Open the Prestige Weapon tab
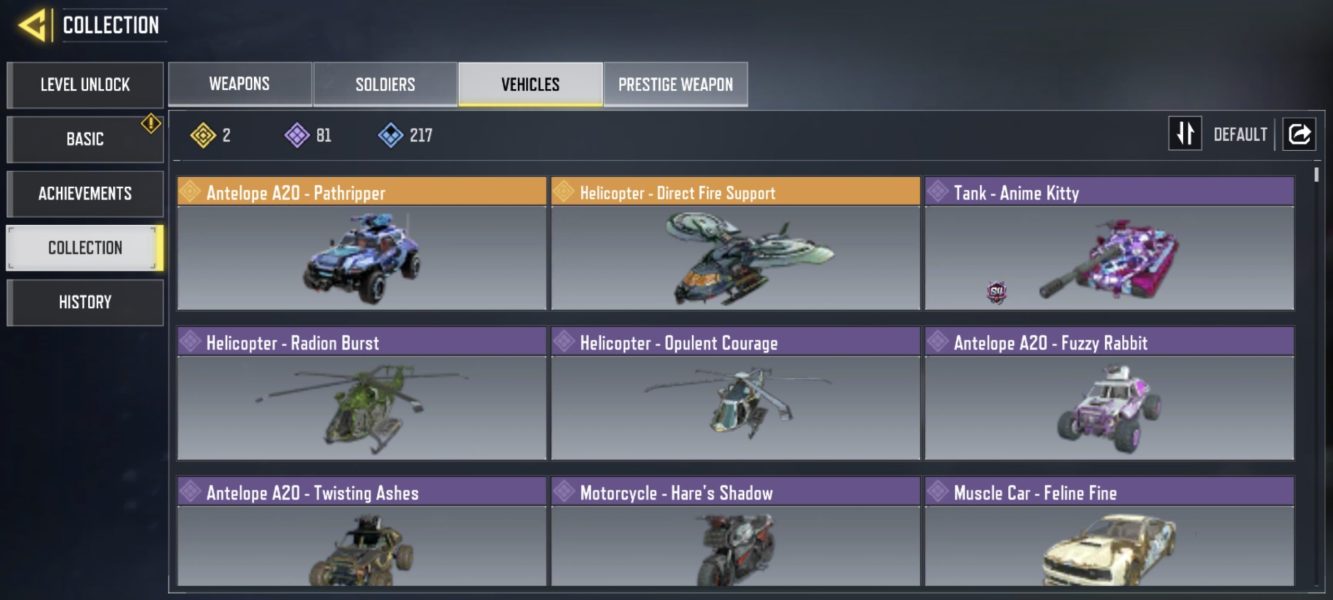The height and width of the screenshot is (600, 1333). (x=675, y=84)
